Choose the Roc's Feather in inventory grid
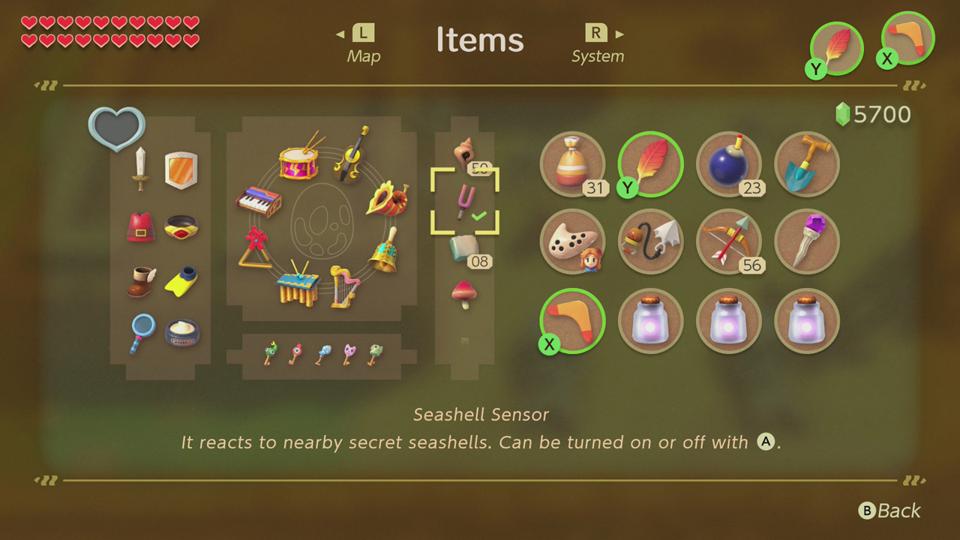This screenshot has height=540, width=960. 650,164
